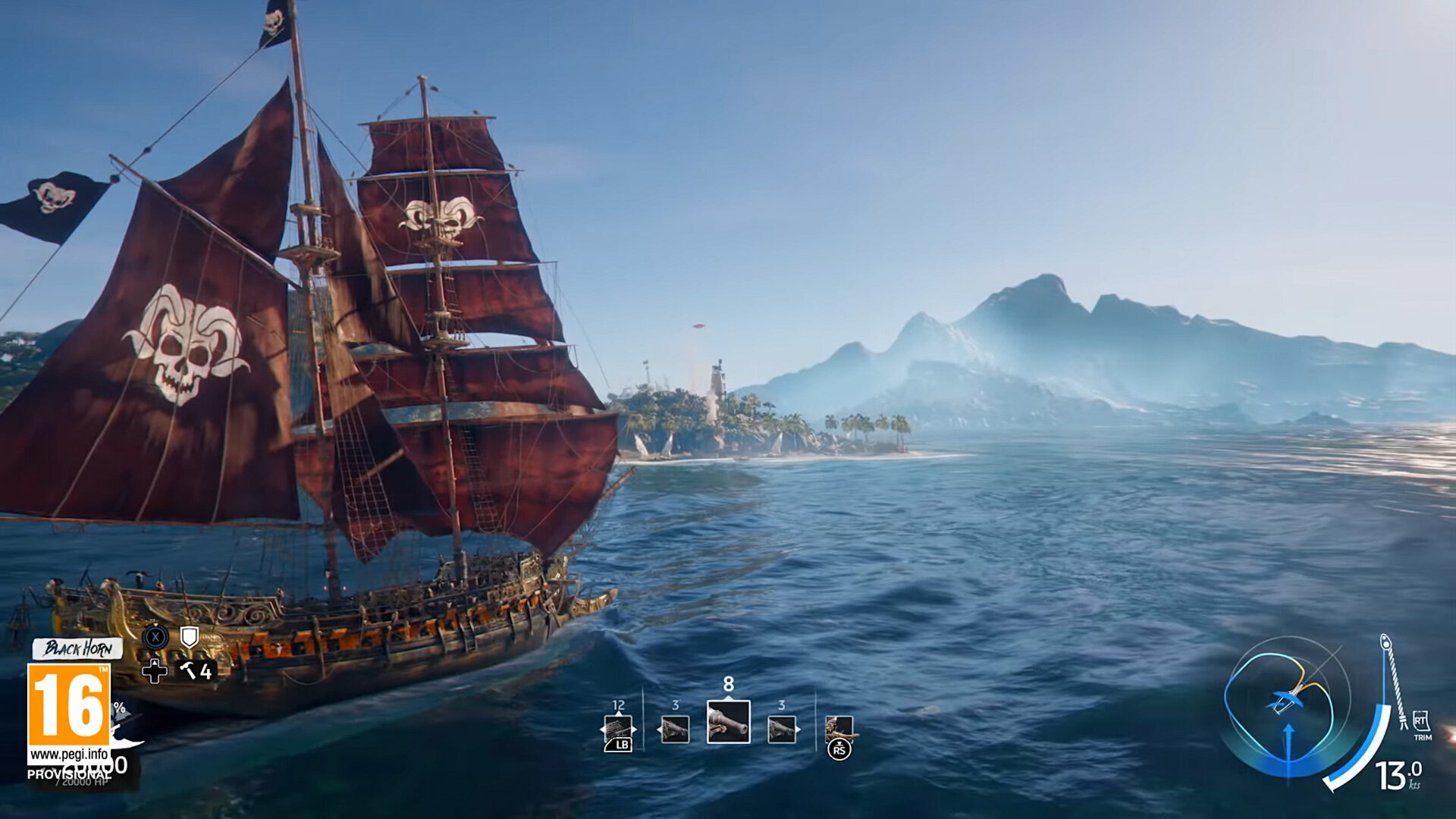
Task: Click the left arrow beside the LB weapon slot
Action: 604,730
